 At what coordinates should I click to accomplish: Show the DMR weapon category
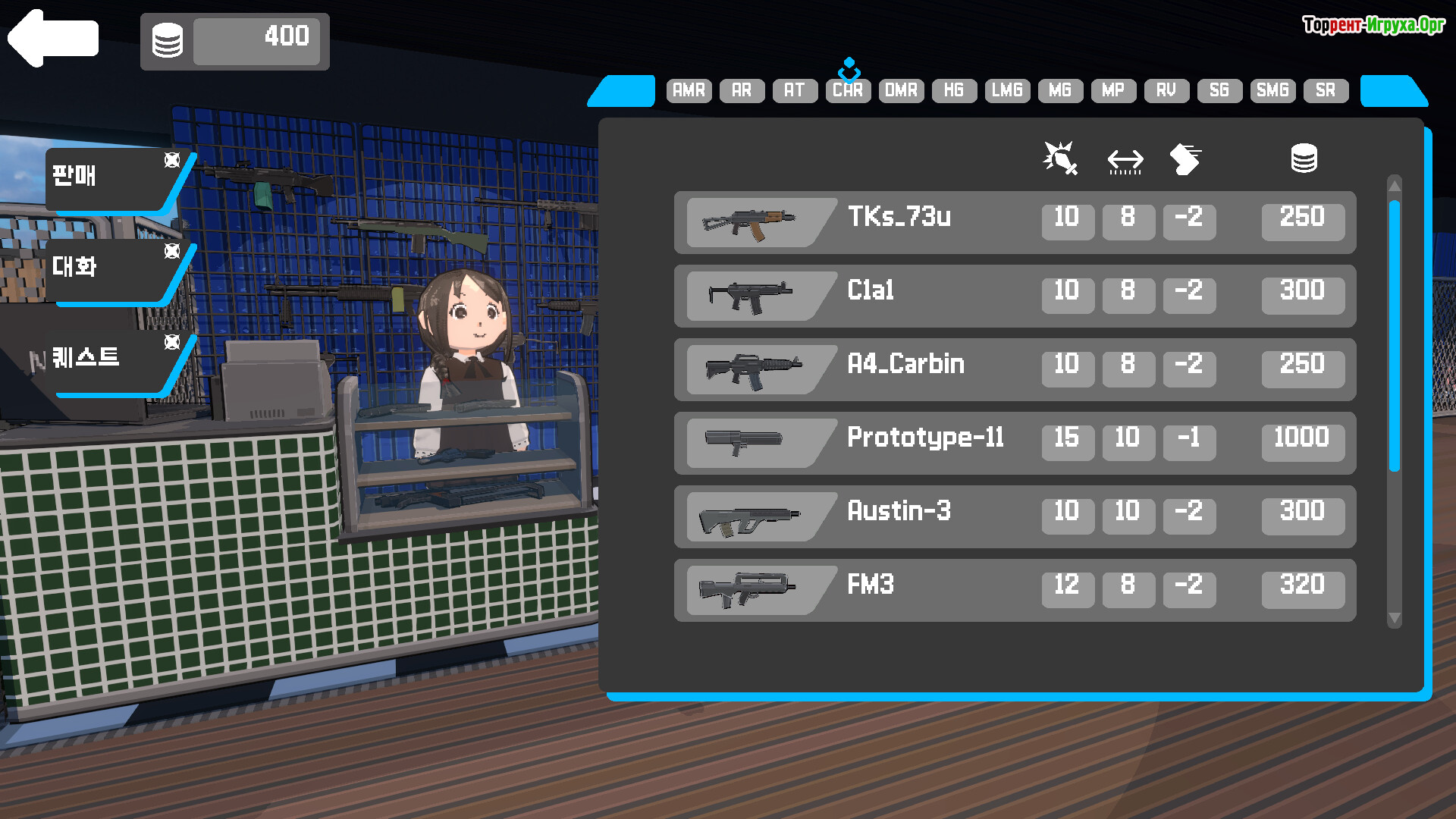901,90
